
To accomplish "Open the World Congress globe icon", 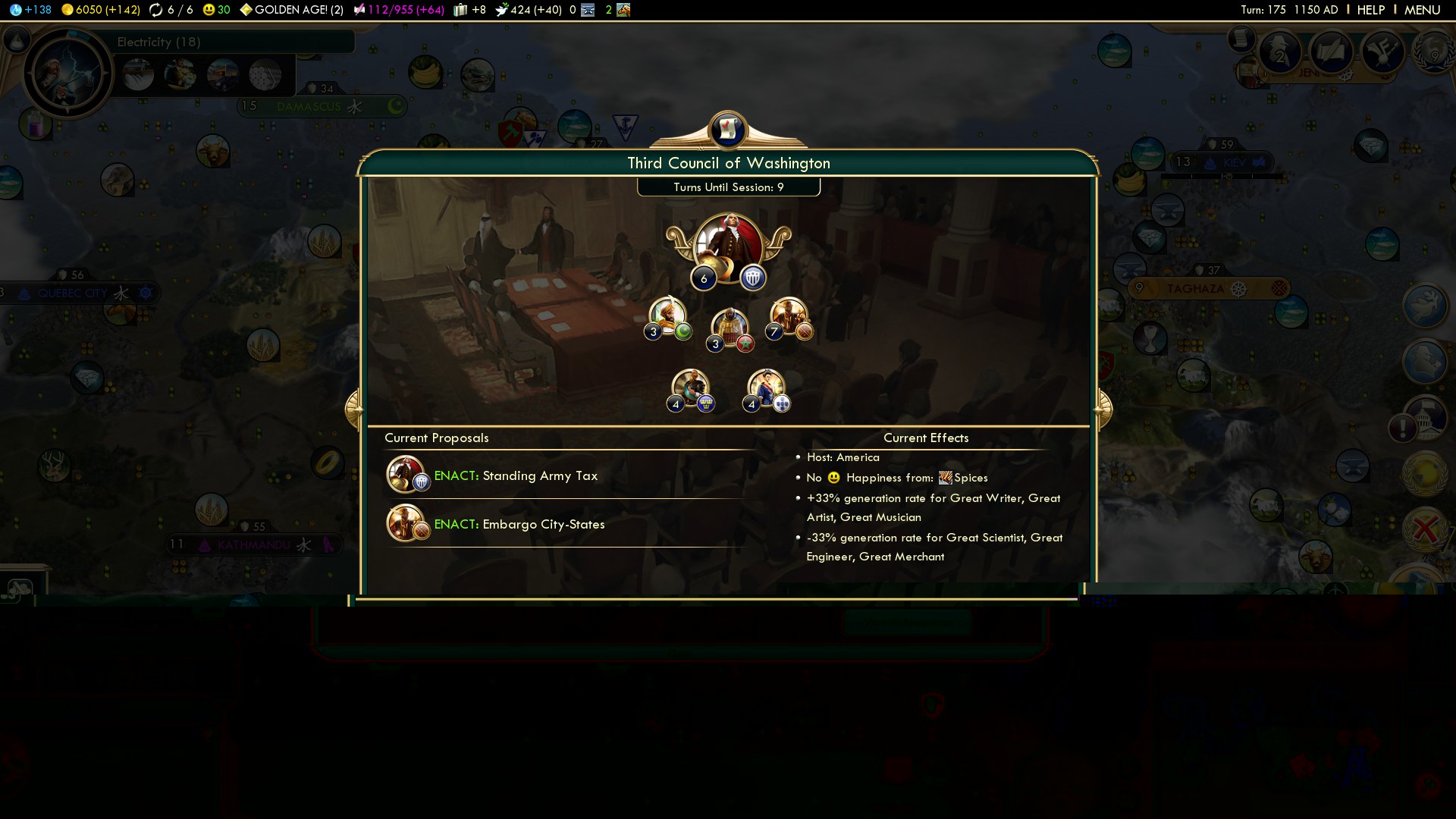I will coord(1433,53).
